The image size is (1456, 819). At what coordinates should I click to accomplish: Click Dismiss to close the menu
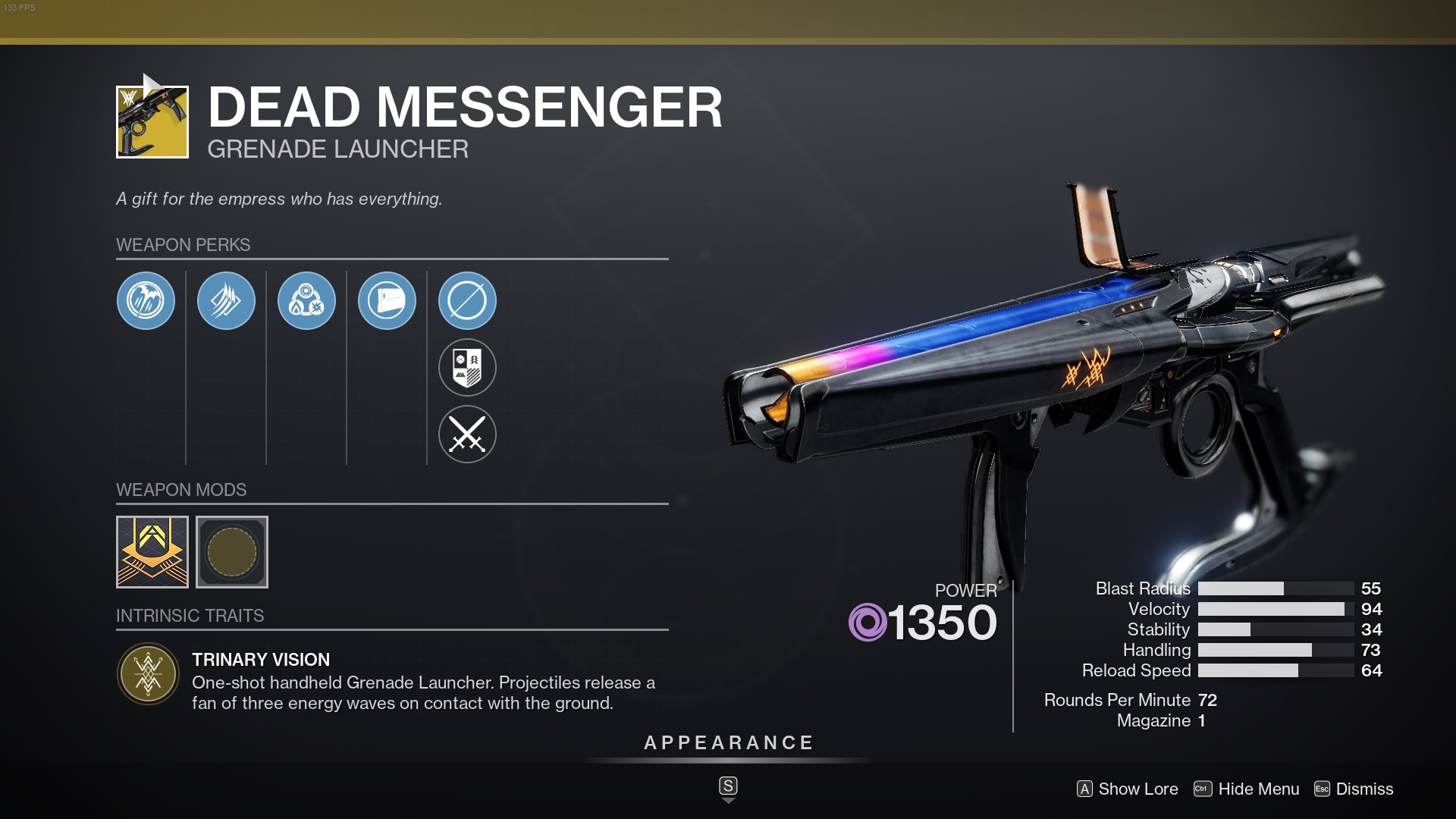pyautogui.click(x=1364, y=789)
